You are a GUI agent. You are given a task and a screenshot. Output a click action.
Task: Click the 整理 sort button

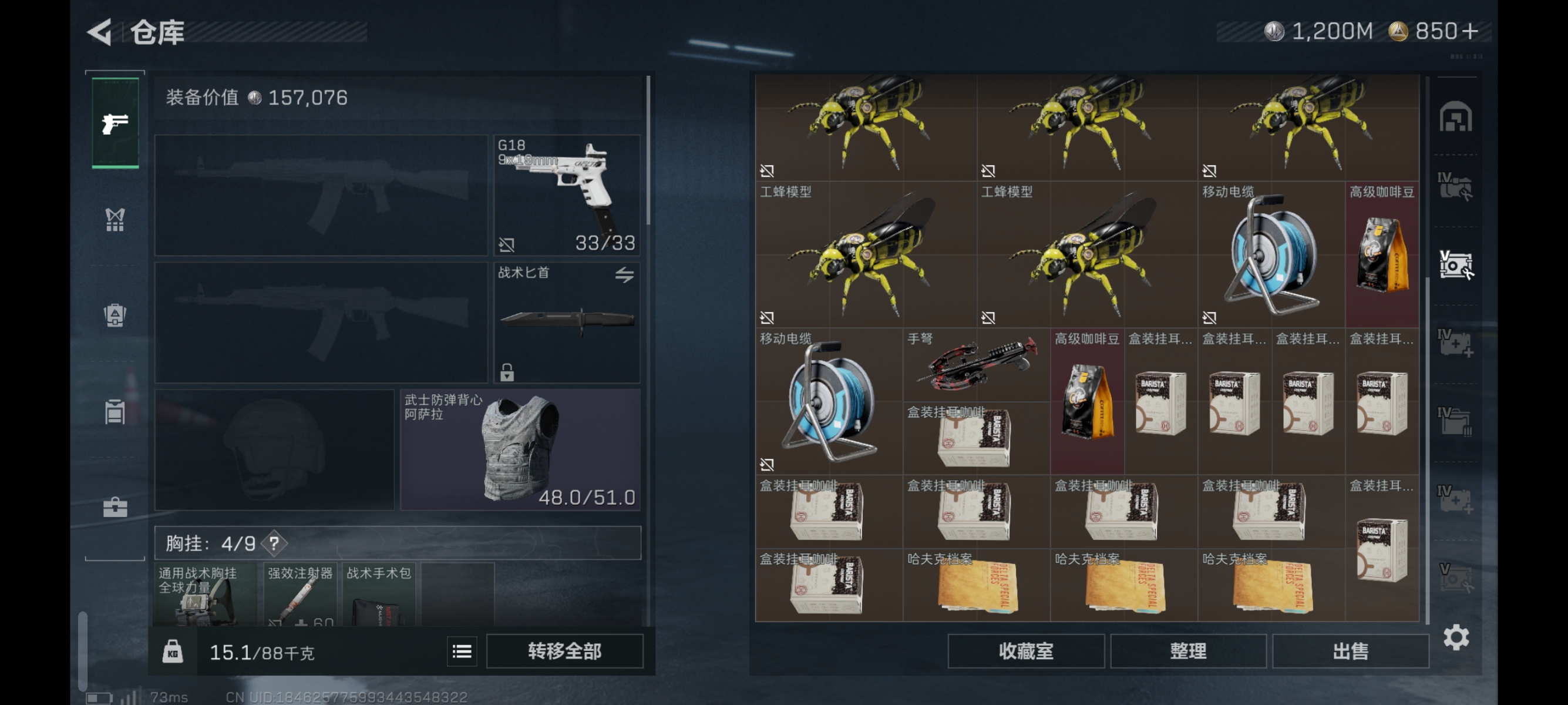[1187, 652]
